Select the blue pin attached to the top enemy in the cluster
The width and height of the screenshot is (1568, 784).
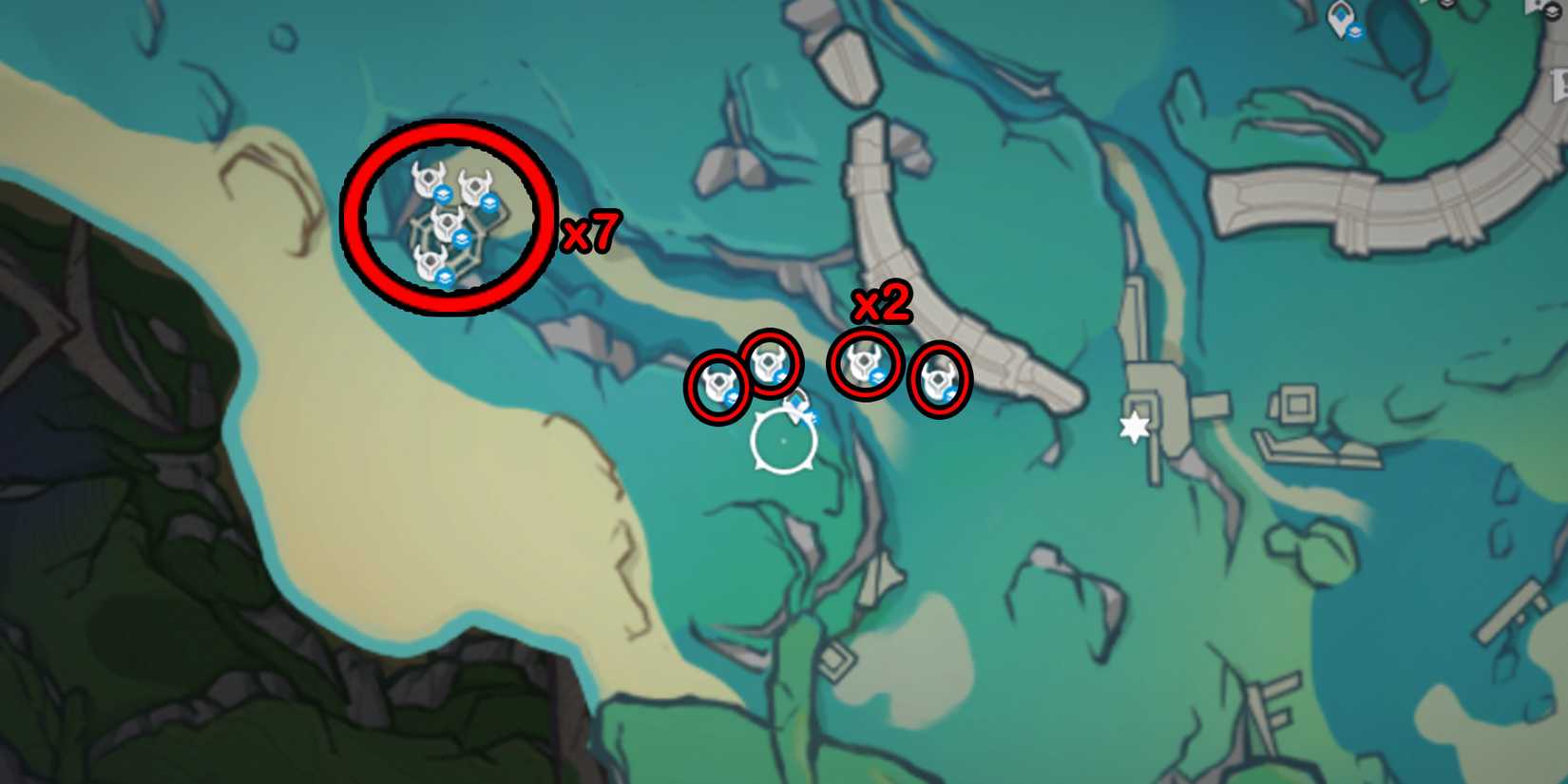pyautogui.click(x=443, y=197)
